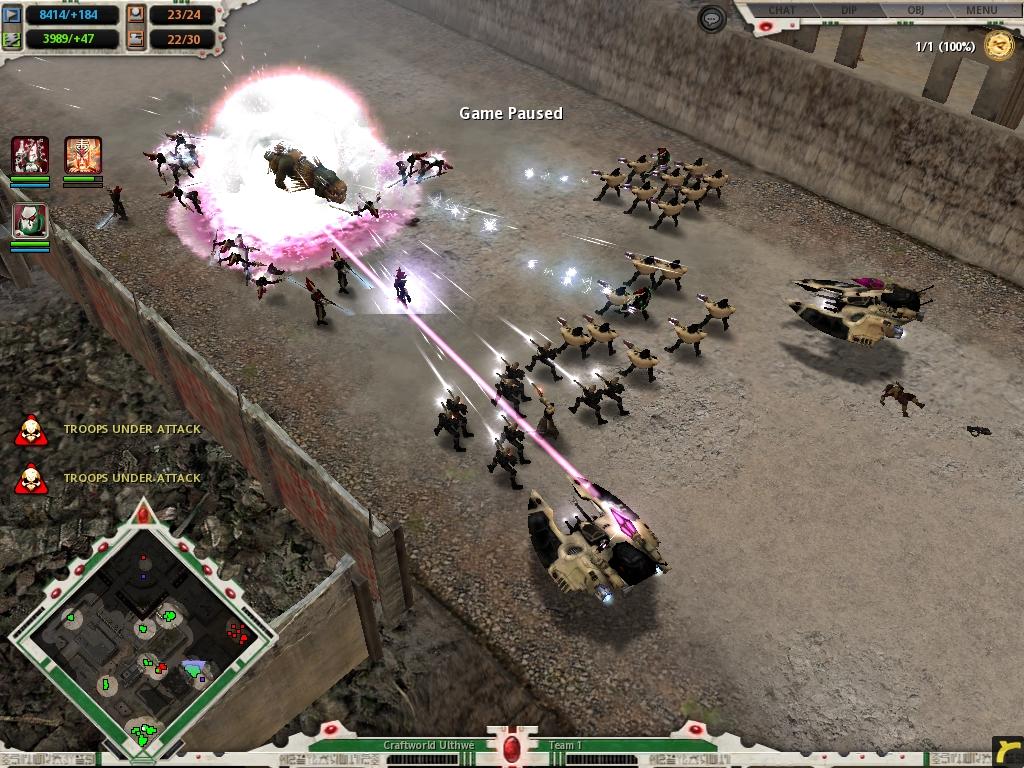This screenshot has height=768, width=1024.
Task: Jump to the lower Troops Under Attack alert
Action: pos(31,478)
